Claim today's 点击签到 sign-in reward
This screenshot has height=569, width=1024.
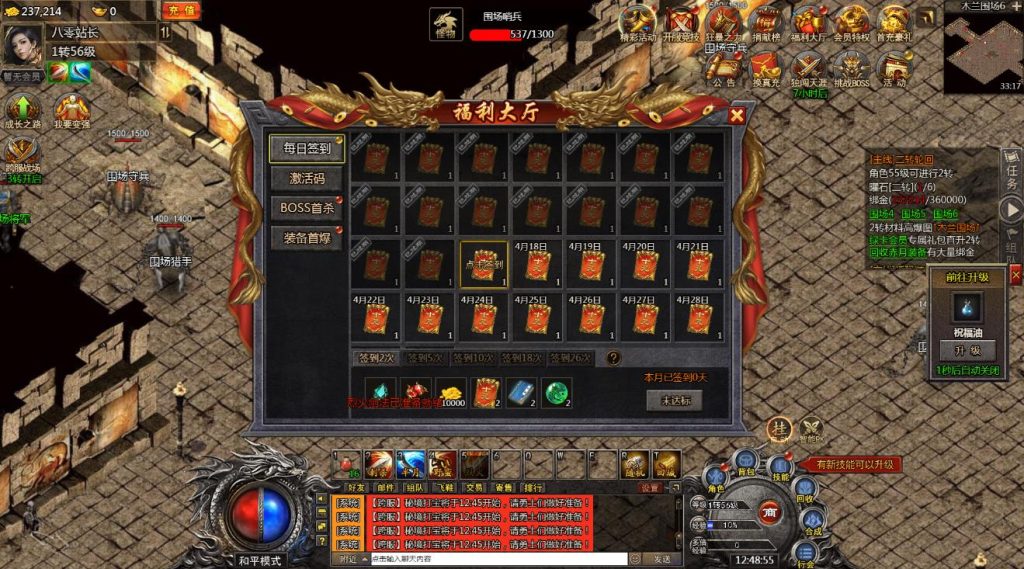coord(484,264)
